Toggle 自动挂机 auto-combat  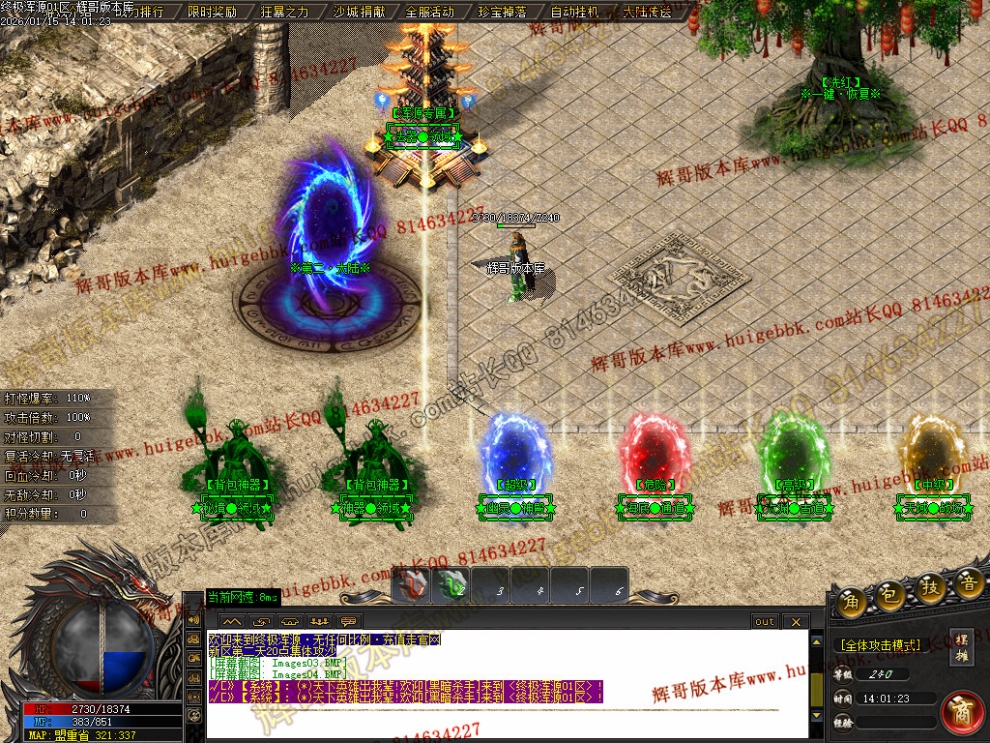[x=575, y=12]
